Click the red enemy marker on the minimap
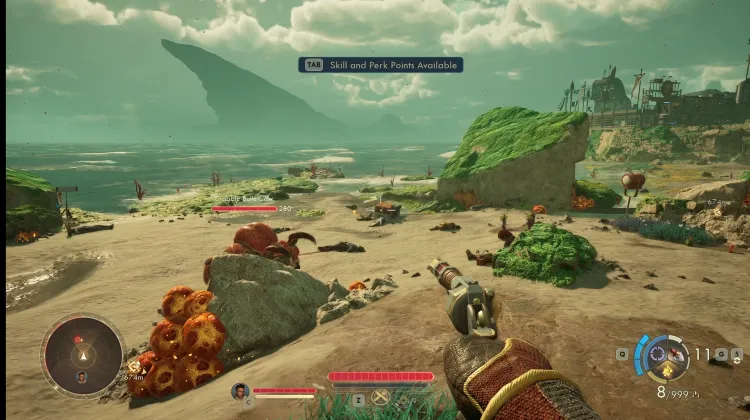This screenshot has height=420, width=750. click(77, 341)
